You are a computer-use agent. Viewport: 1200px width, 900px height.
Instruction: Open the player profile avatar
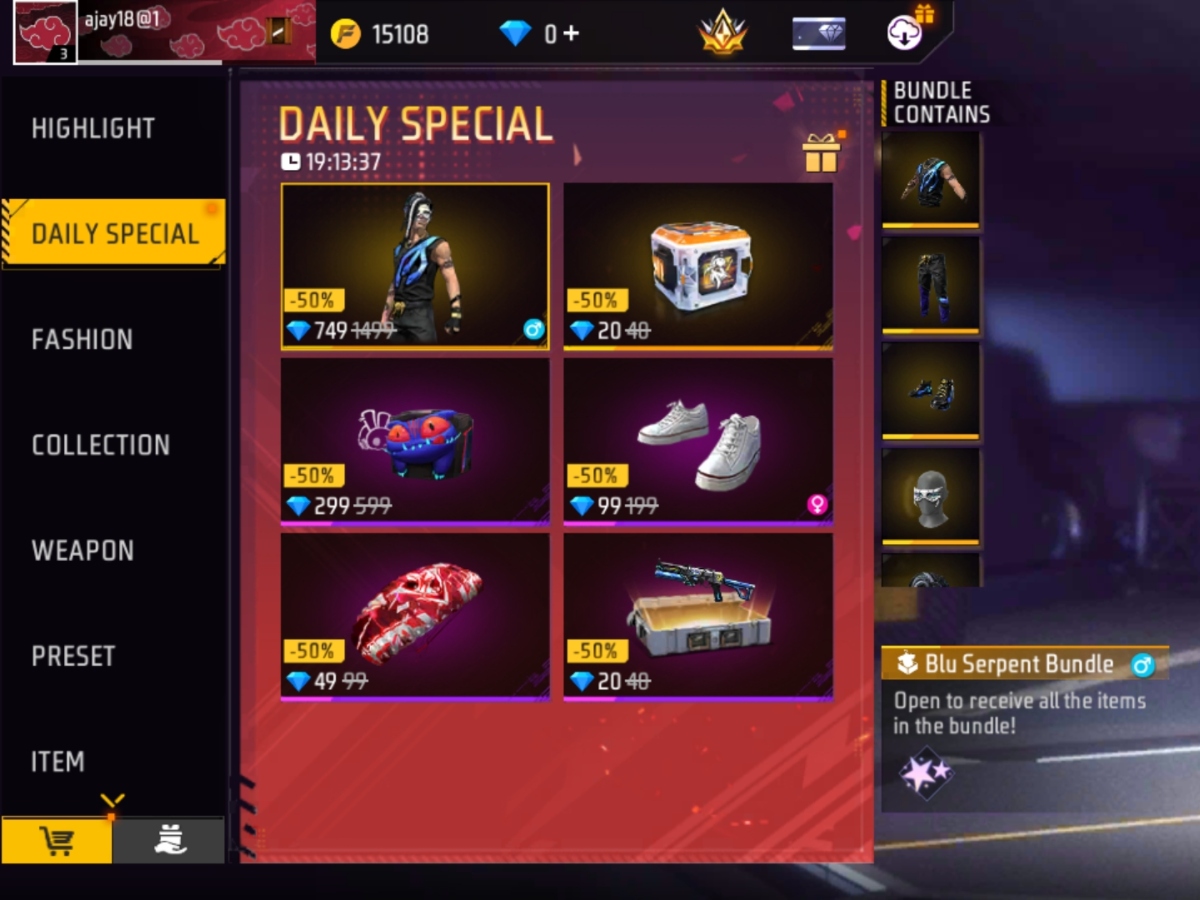tap(45, 32)
